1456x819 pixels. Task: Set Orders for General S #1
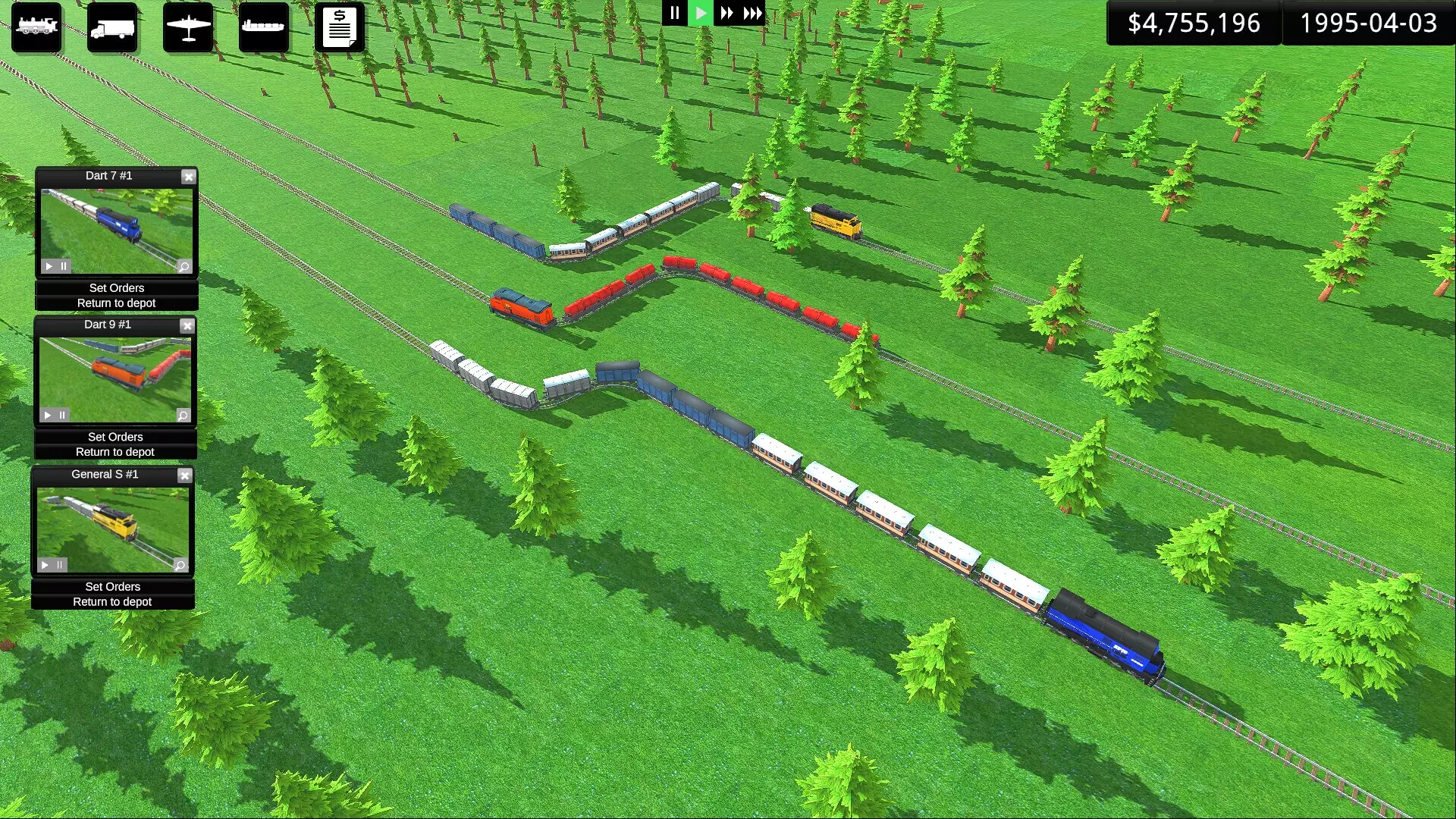click(x=112, y=586)
